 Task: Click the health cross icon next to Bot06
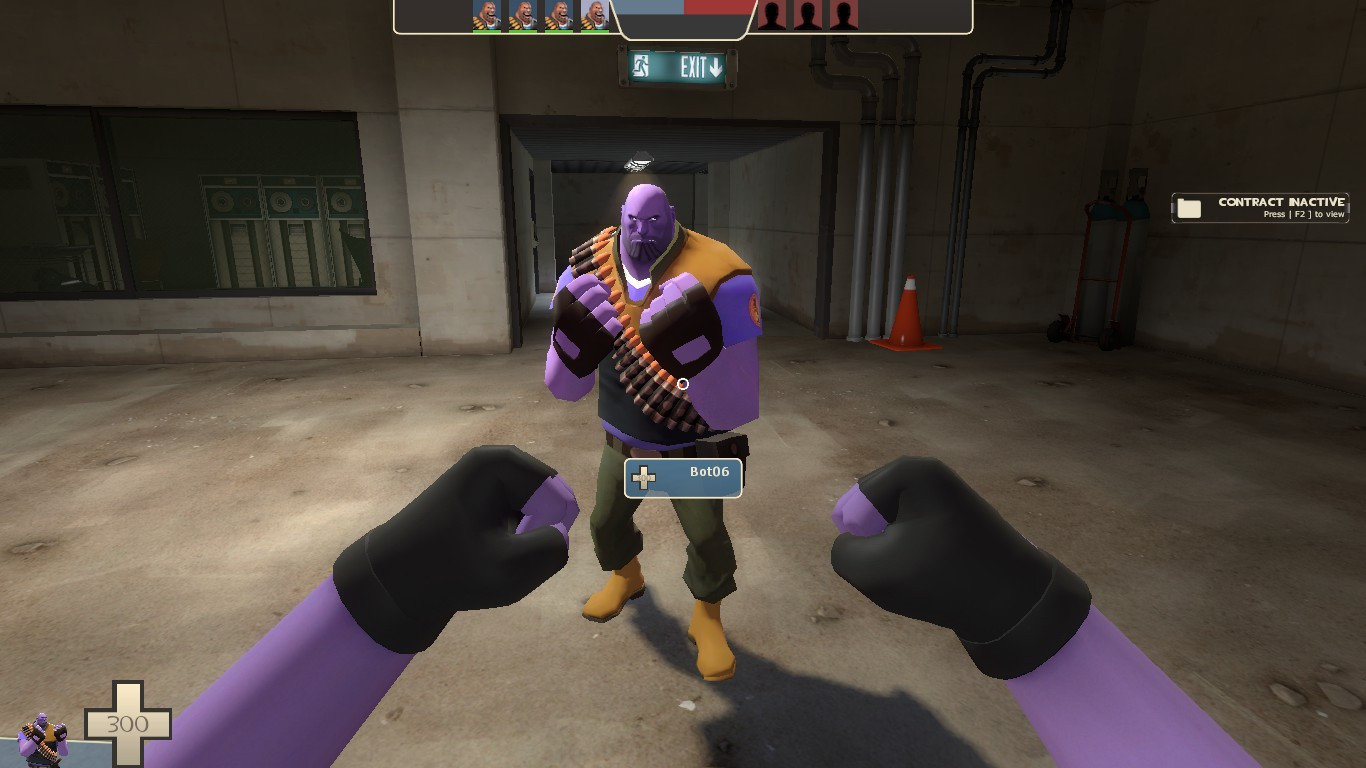(x=644, y=477)
